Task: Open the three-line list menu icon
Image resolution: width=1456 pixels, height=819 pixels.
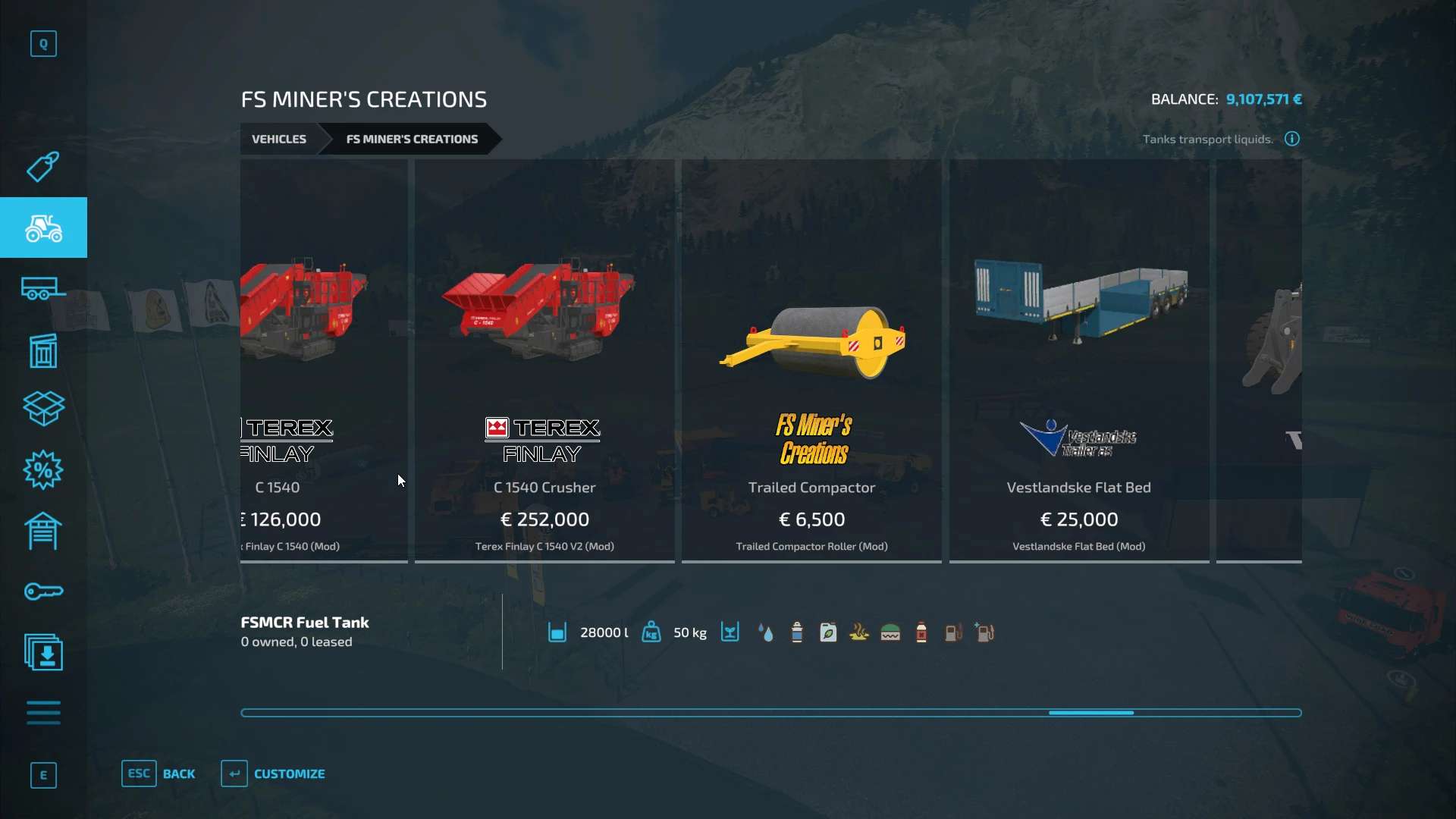Action: tap(43, 713)
